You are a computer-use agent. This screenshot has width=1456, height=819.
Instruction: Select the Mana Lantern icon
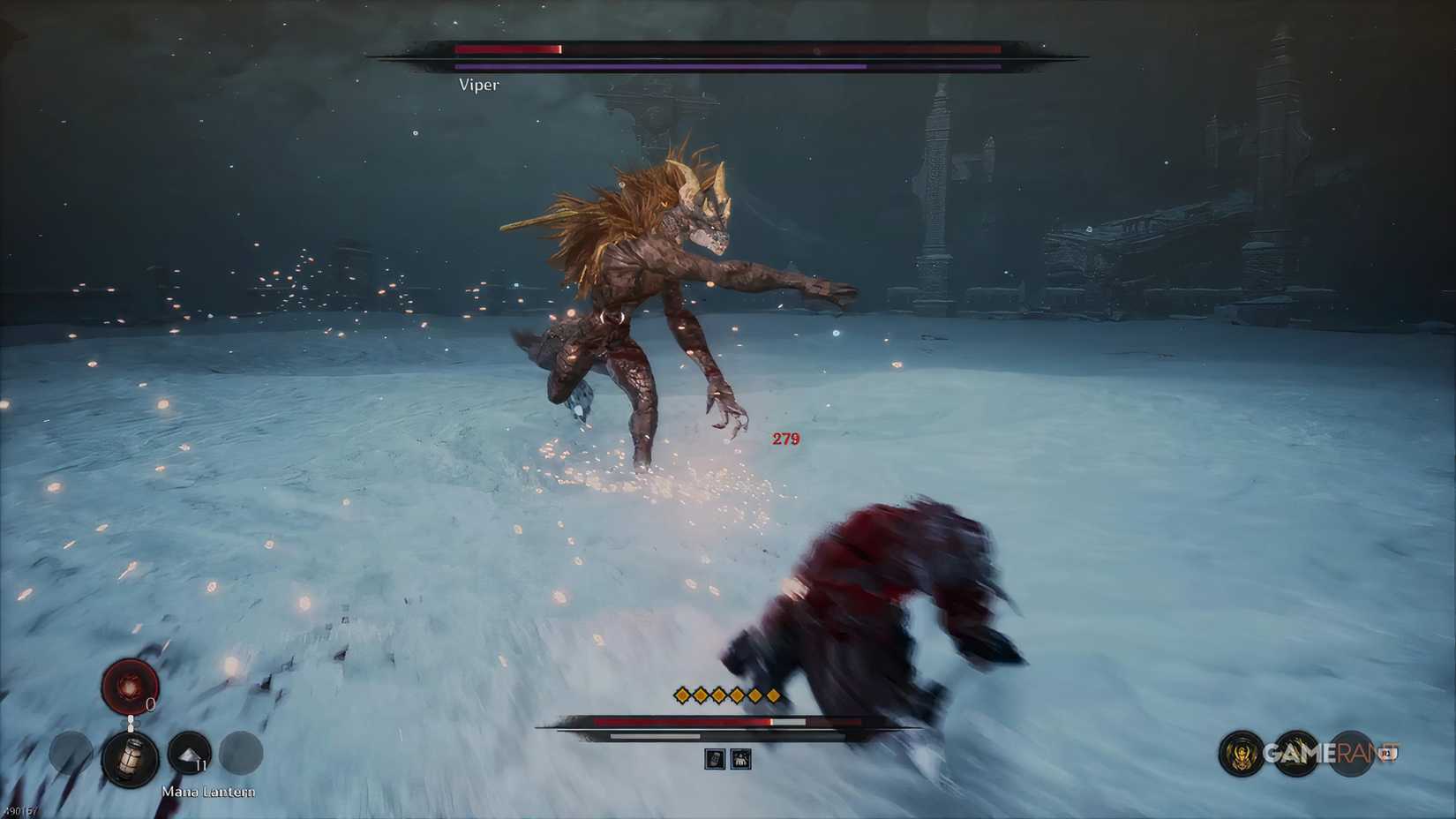[130, 761]
